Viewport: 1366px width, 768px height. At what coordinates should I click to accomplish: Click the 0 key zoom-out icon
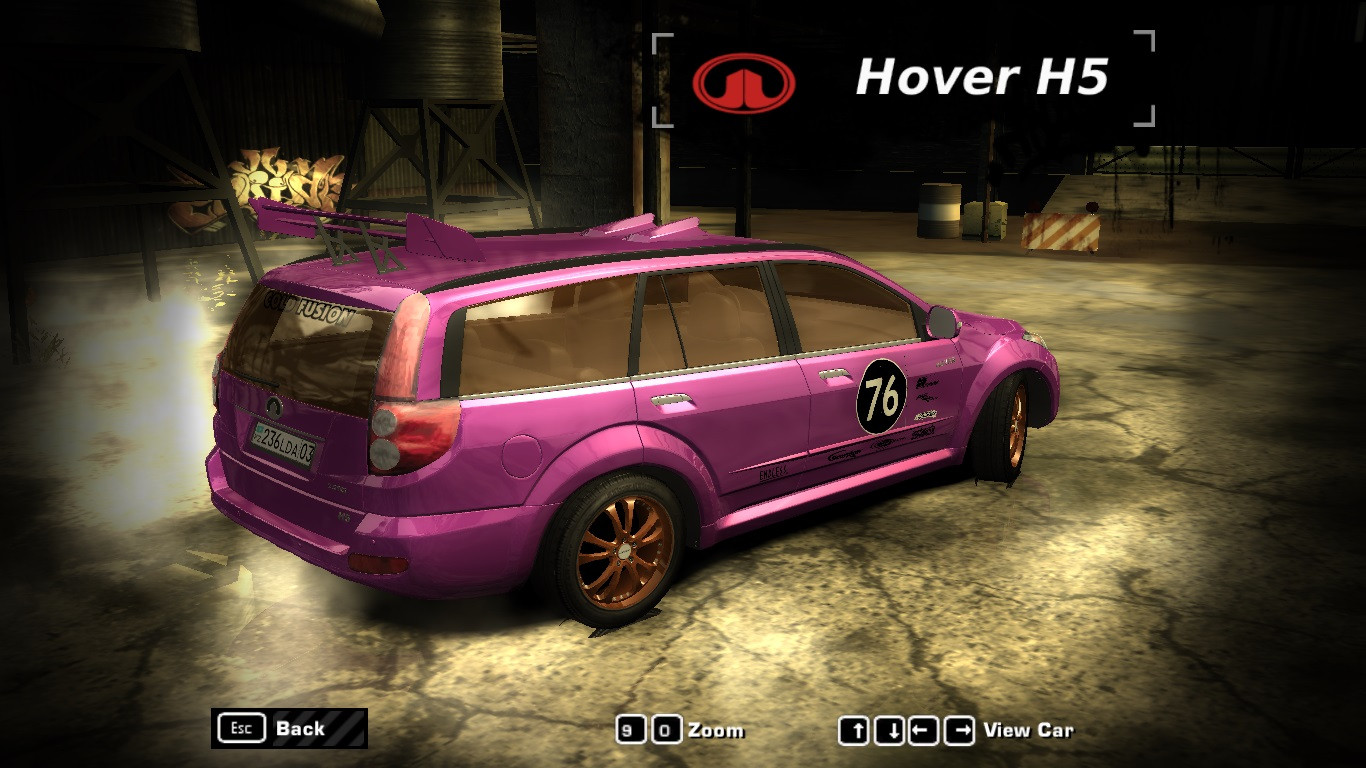[x=666, y=729]
